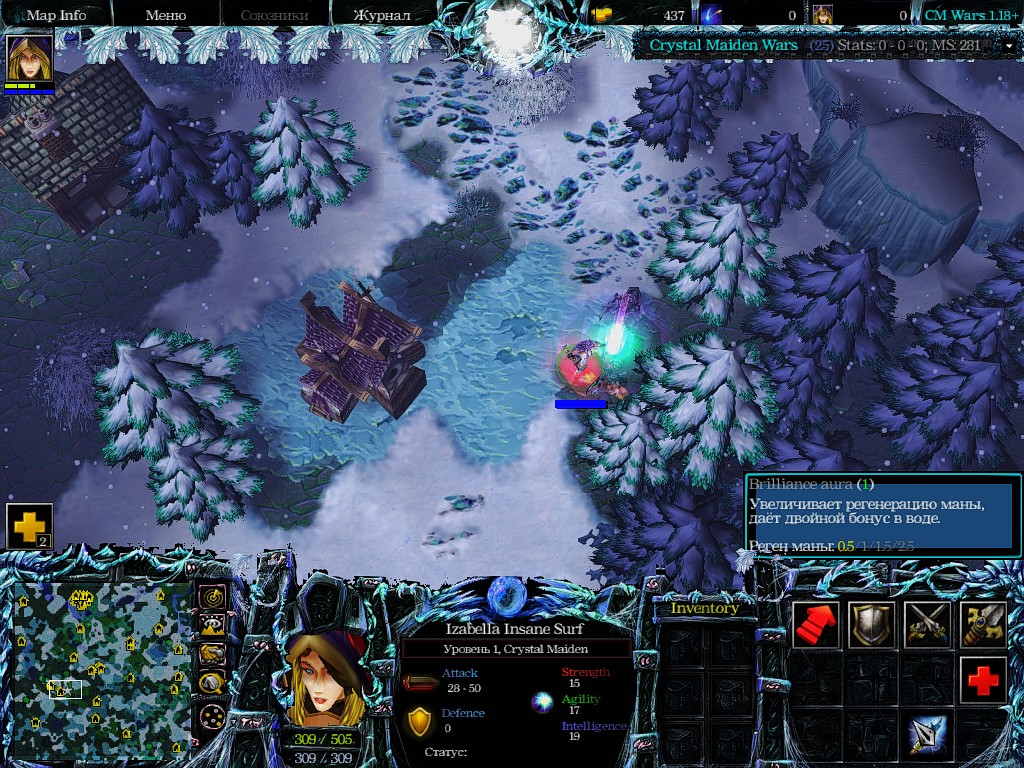Viewport: 1024px width, 768px height.
Task: Choose the silver shield command icon
Action: click(x=872, y=625)
